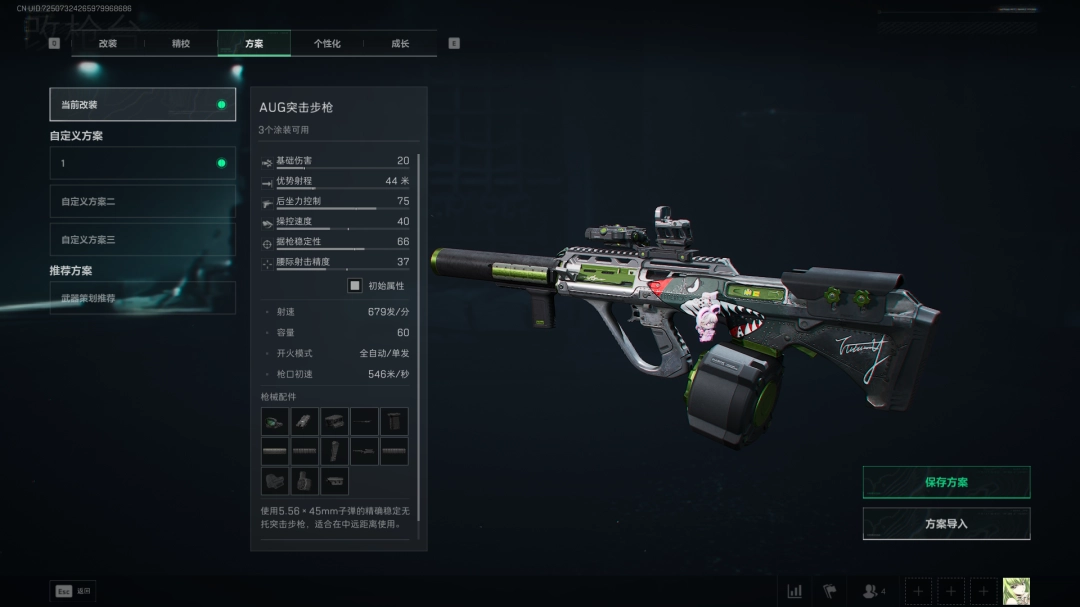Click the green-haired player avatar

pyautogui.click(x=1016, y=591)
